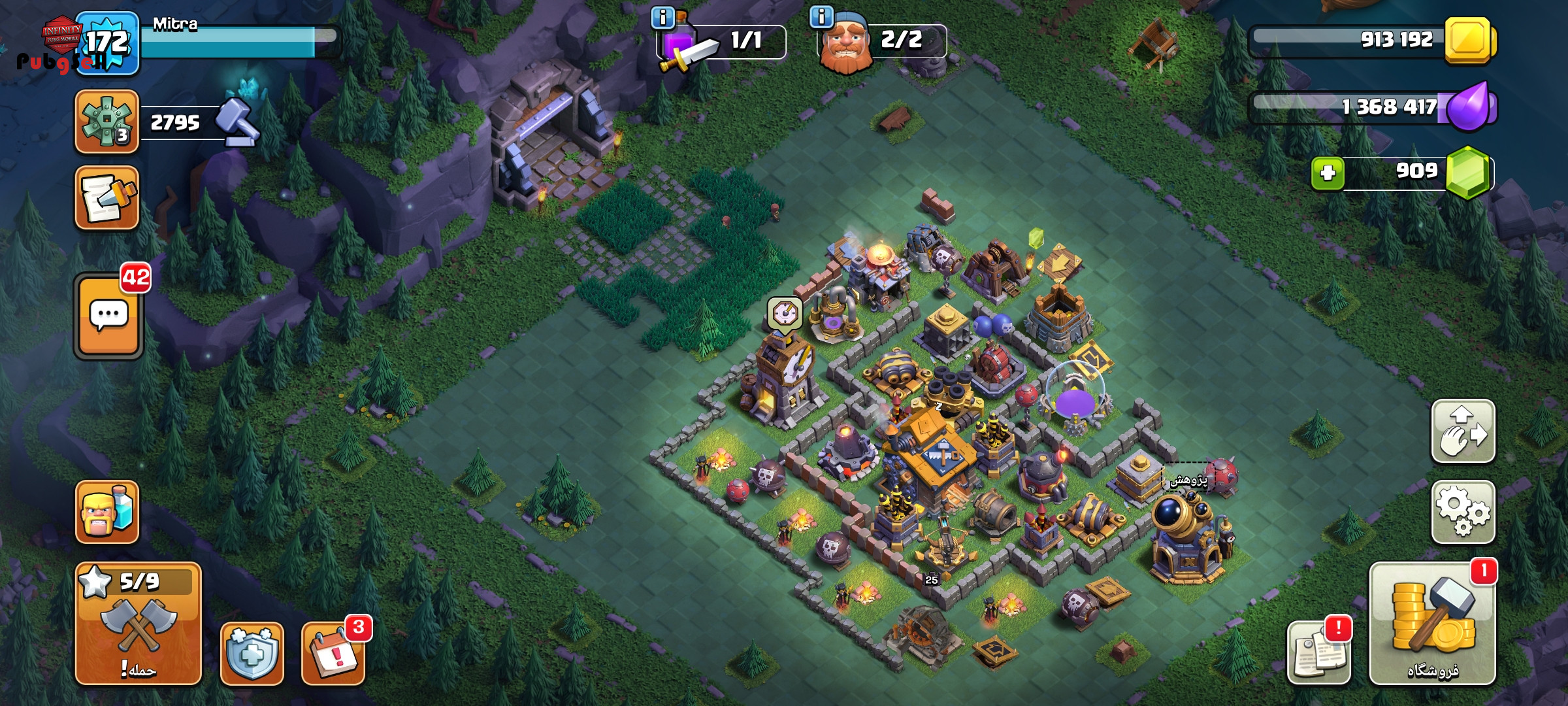Start an attack with the crossed axes button

[x=138, y=624]
